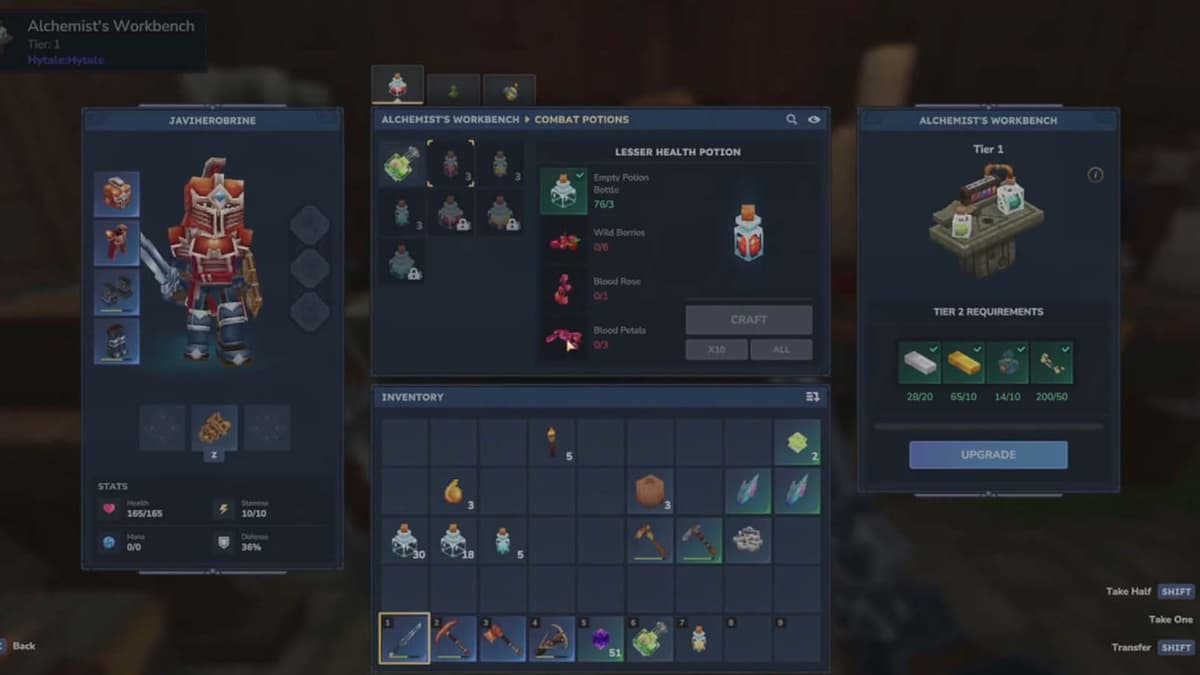Click the equipped helmet slot

pos(117,194)
